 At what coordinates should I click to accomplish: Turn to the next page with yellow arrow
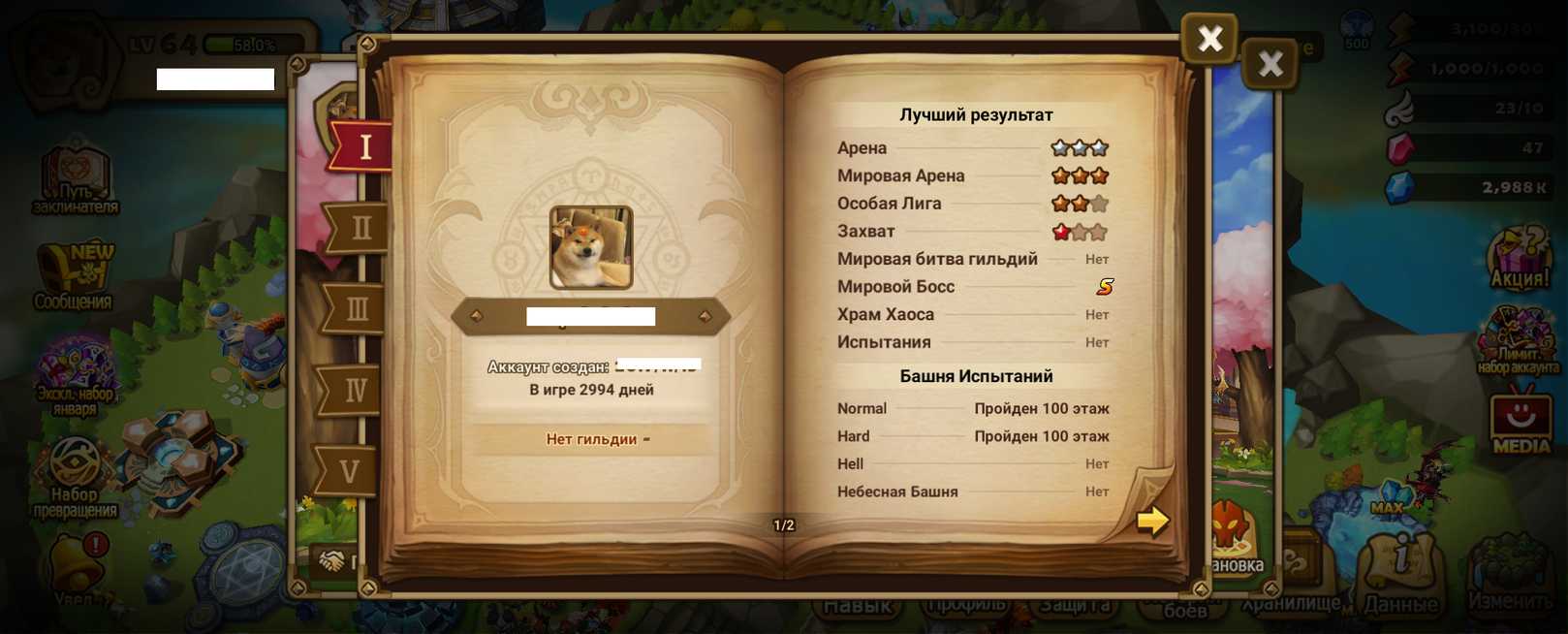[1151, 521]
